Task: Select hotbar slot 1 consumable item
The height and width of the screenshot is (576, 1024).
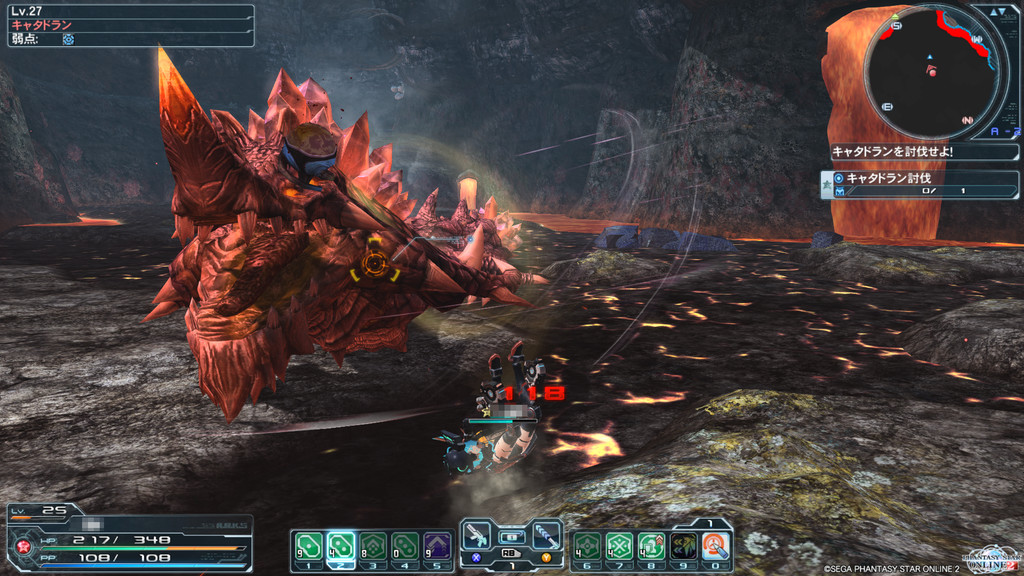Action: pos(306,545)
